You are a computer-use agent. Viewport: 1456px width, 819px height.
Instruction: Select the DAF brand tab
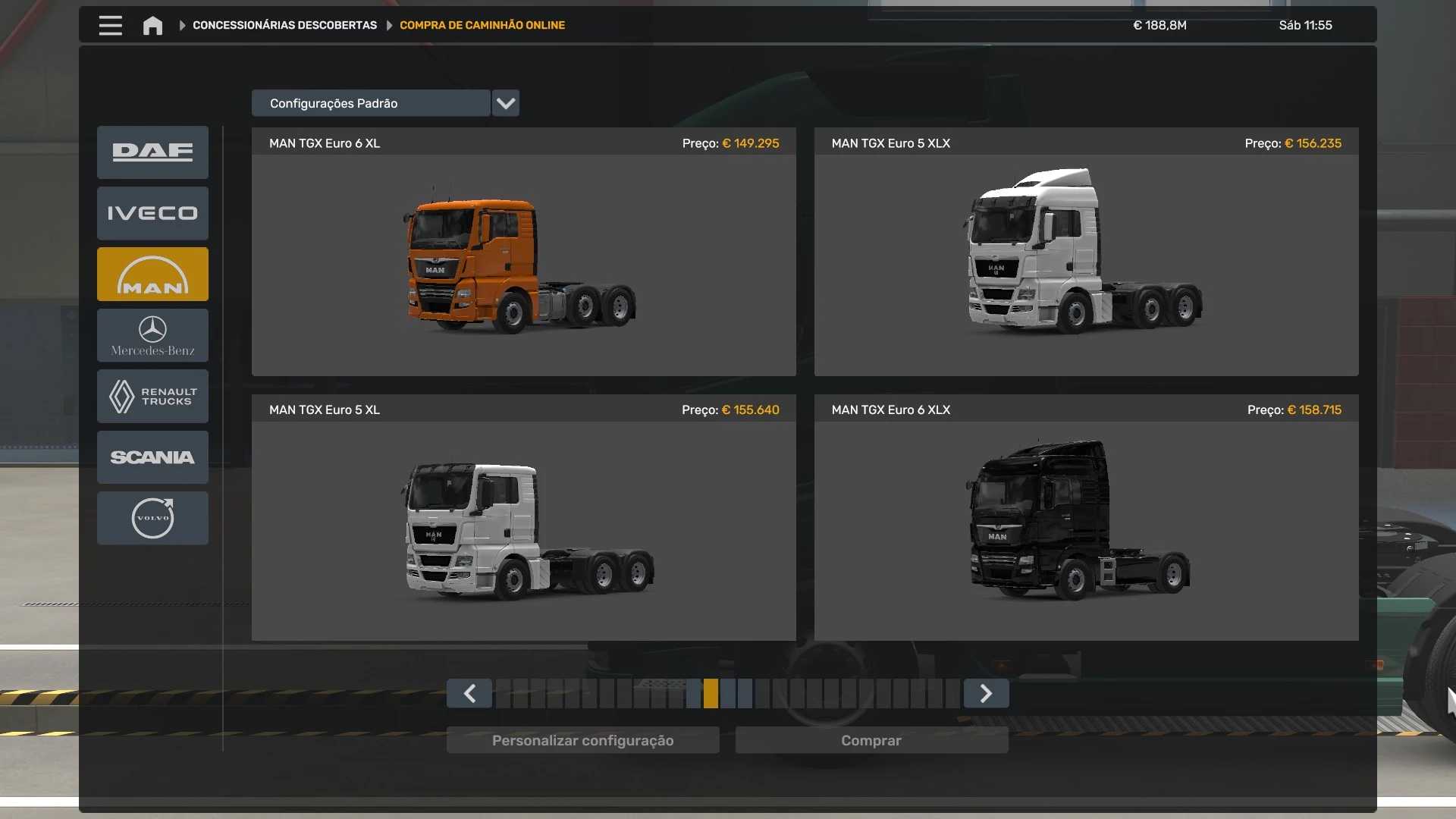(152, 152)
